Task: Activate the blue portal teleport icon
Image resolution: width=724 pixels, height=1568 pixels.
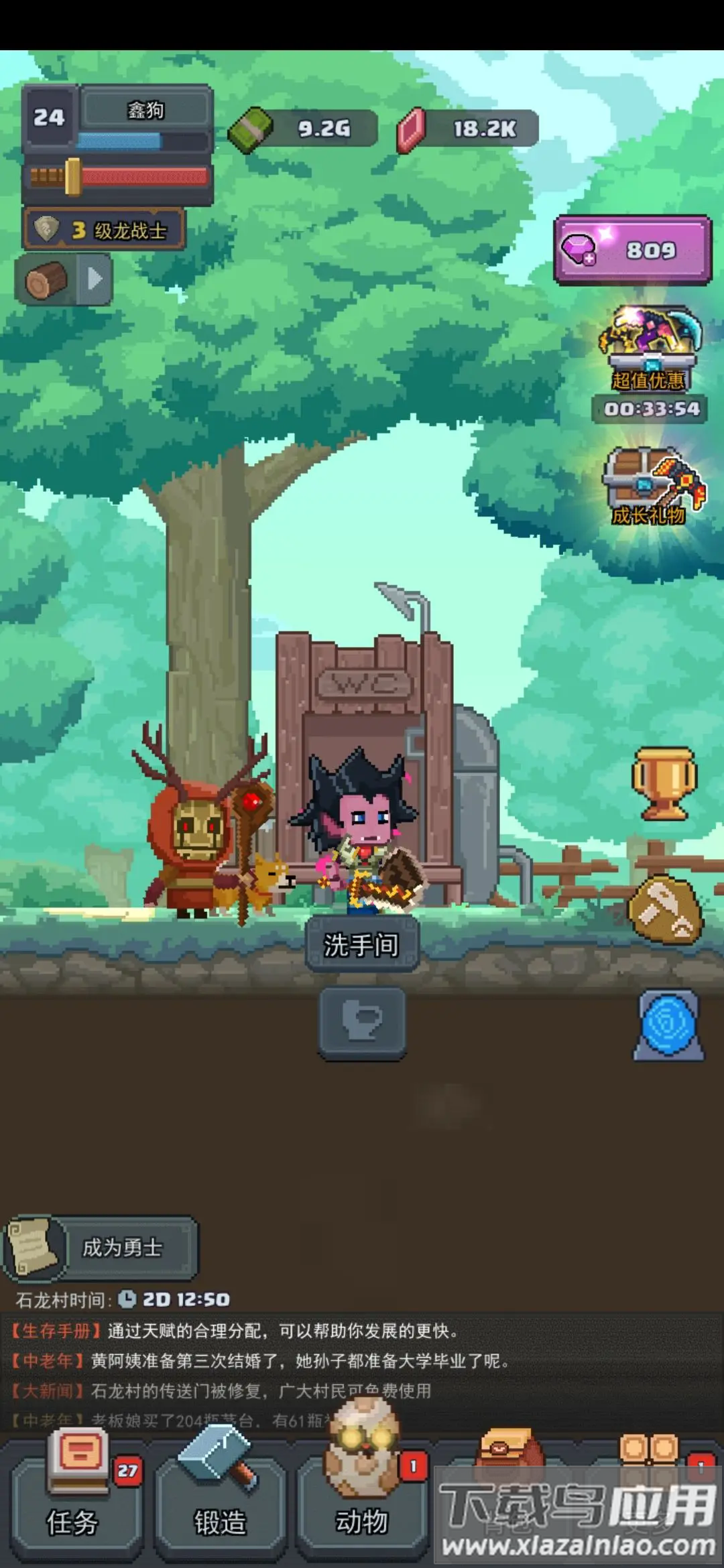Action: tap(668, 1025)
